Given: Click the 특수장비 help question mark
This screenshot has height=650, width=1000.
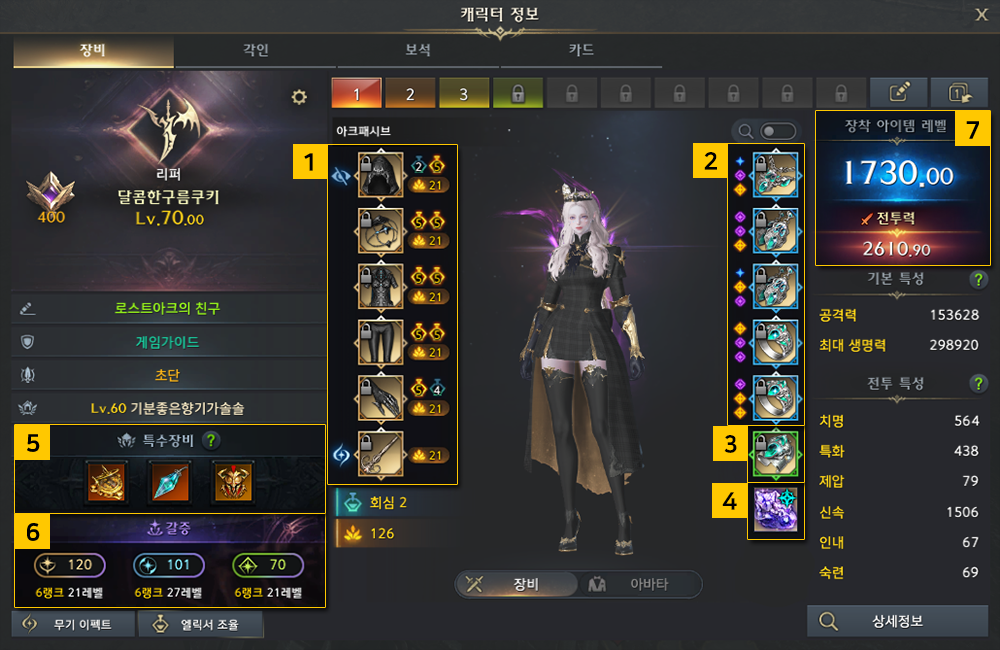Looking at the screenshot, I should click(x=212, y=439).
